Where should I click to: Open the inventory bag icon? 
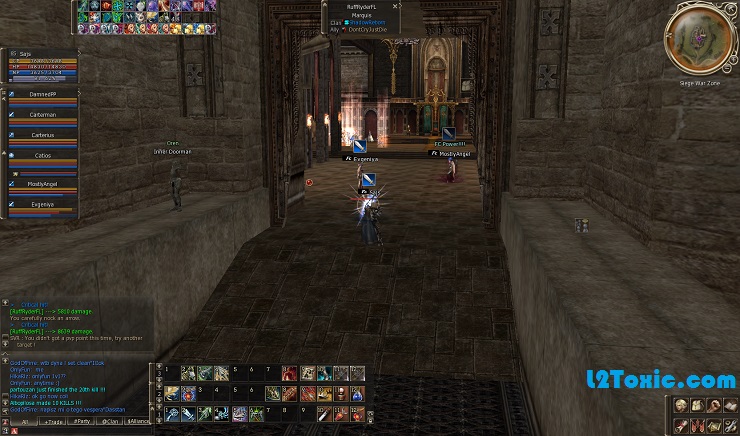[697, 405]
